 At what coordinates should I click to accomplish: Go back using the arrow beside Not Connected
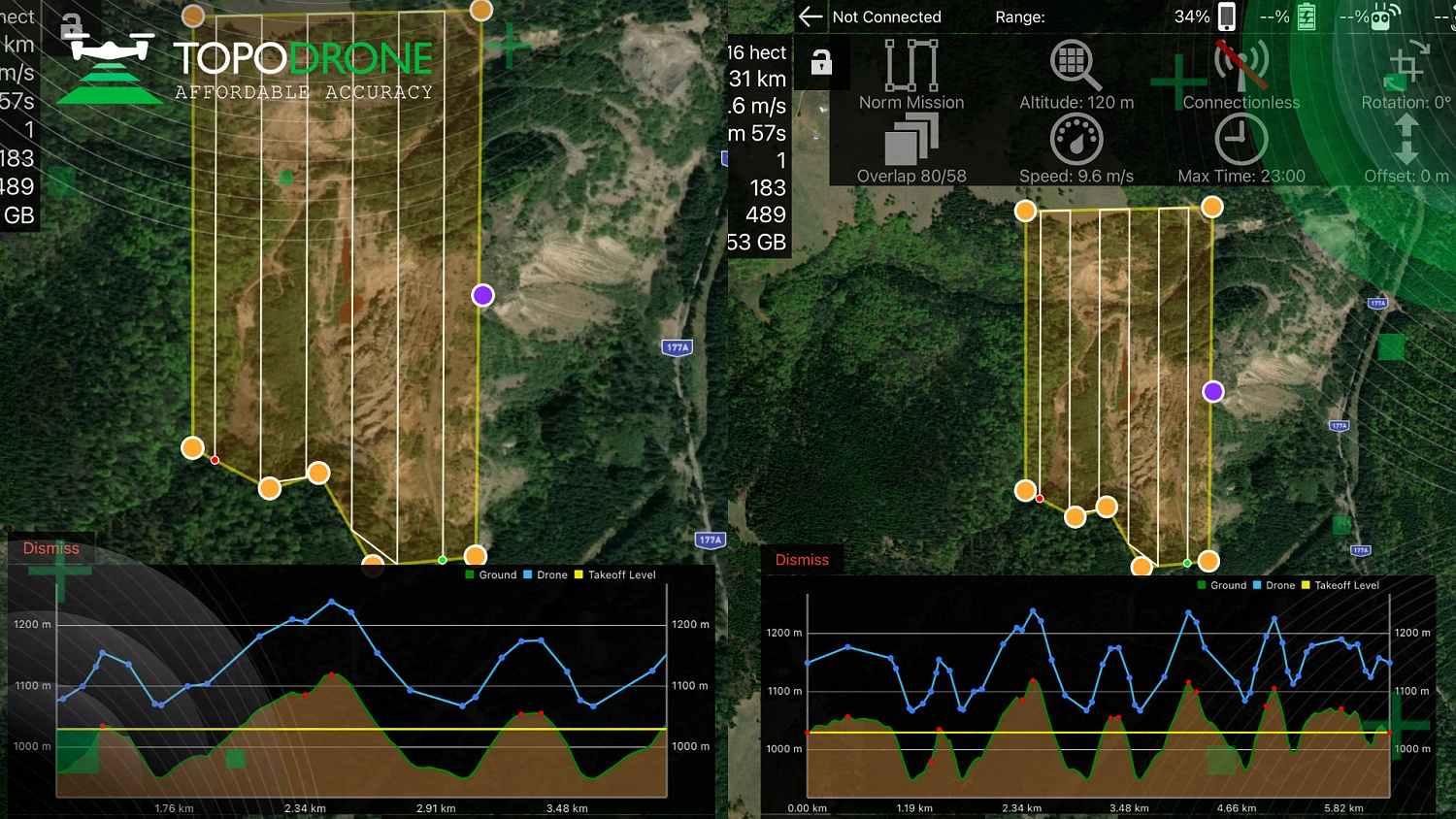[810, 16]
